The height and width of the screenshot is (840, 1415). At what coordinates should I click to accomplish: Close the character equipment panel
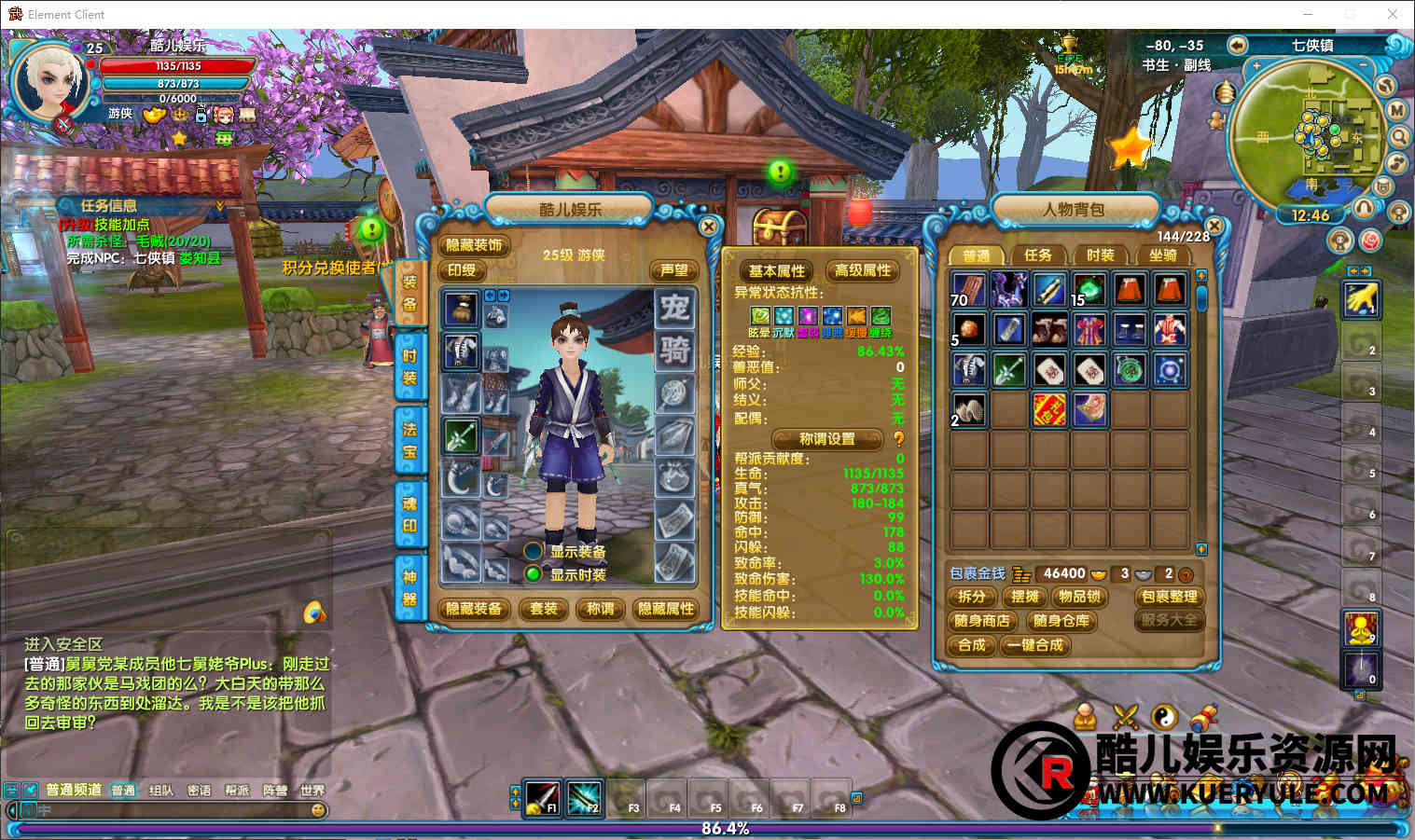pyautogui.click(x=709, y=227)
